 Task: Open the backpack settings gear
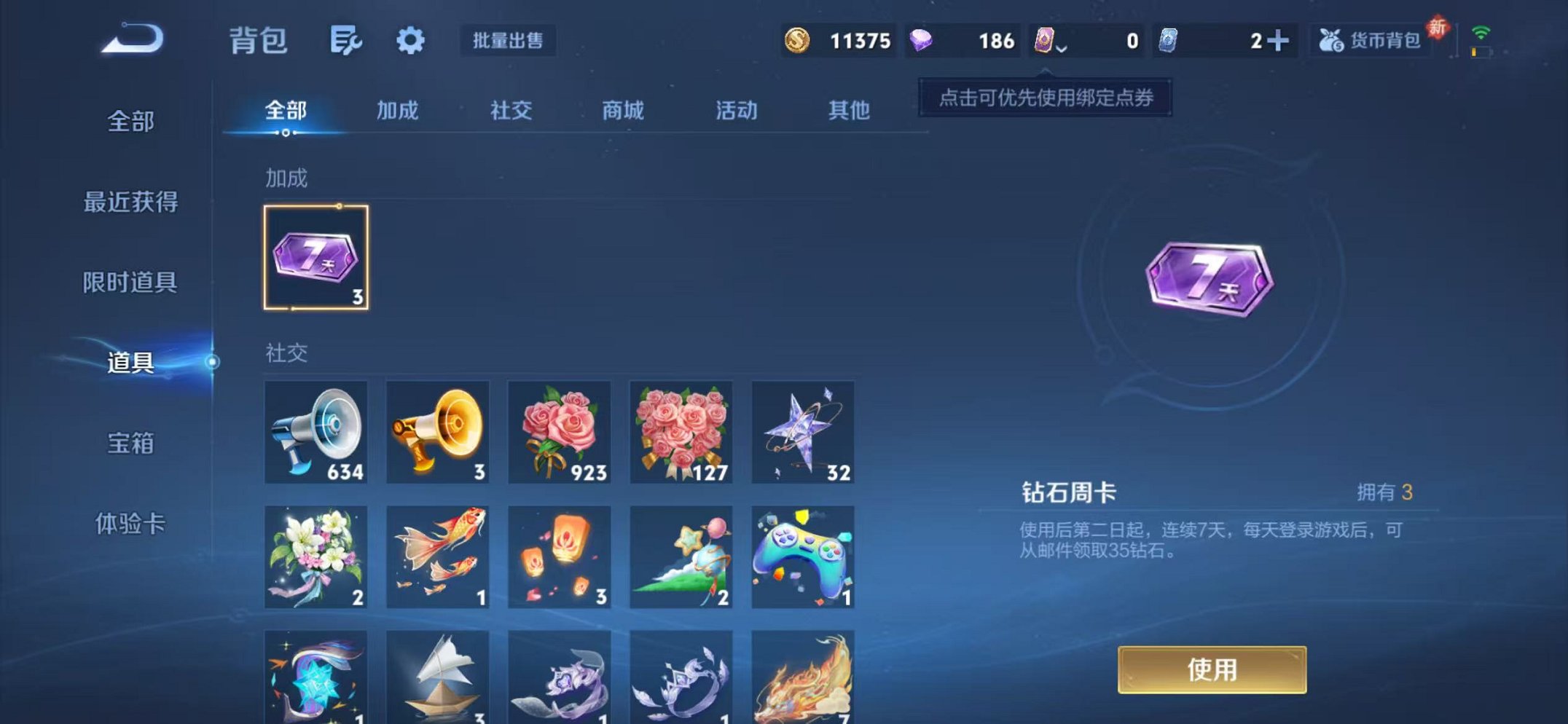point(412,42)
